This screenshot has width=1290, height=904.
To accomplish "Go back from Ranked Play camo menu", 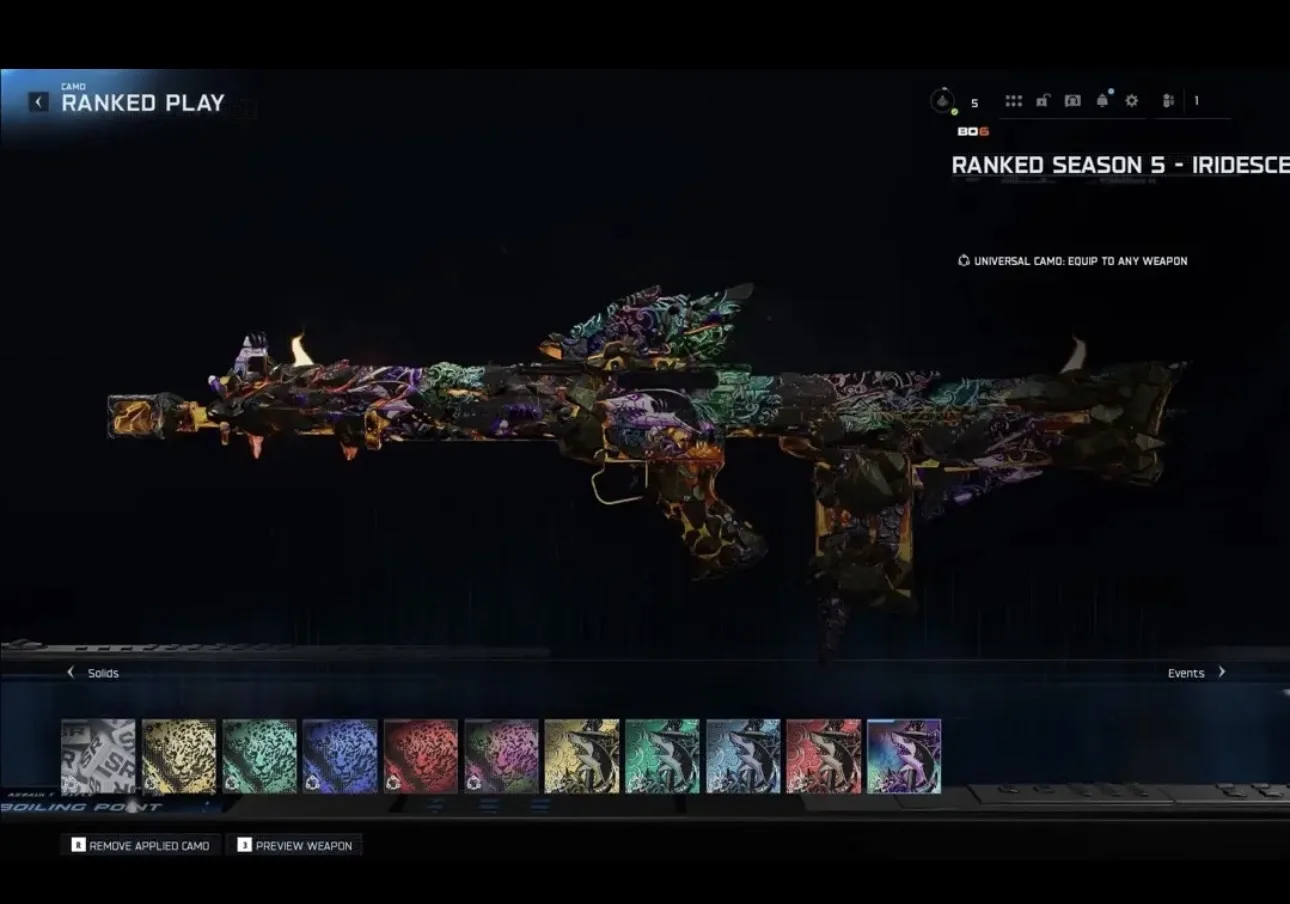I will [38, 102].
